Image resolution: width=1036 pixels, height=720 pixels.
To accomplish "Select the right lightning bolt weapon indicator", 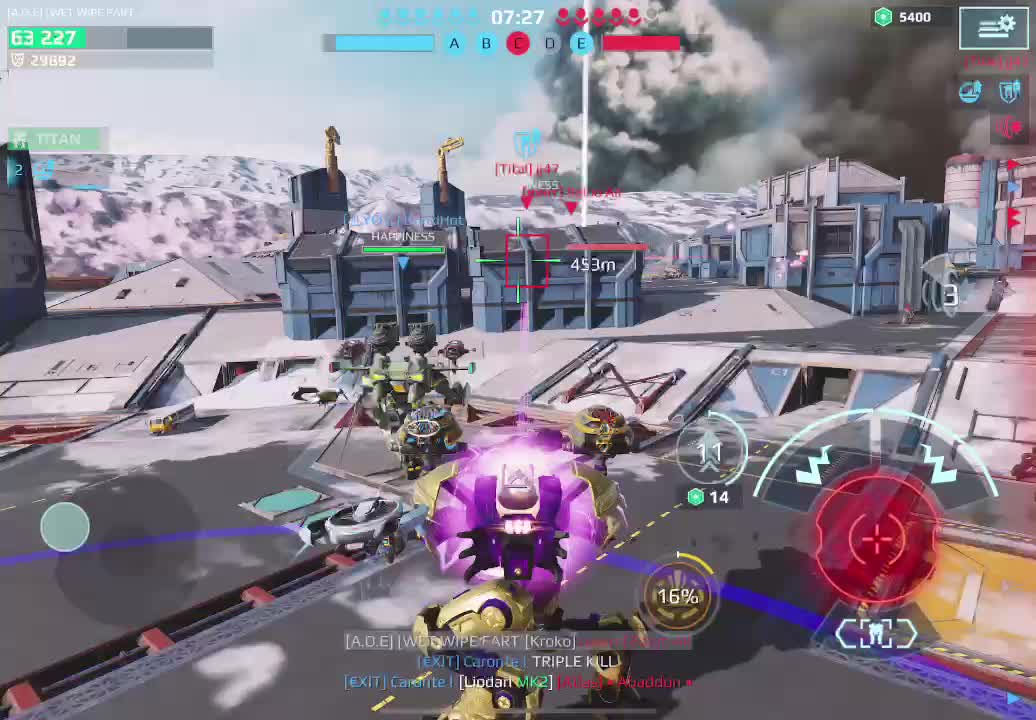I will tap(937, 463).
